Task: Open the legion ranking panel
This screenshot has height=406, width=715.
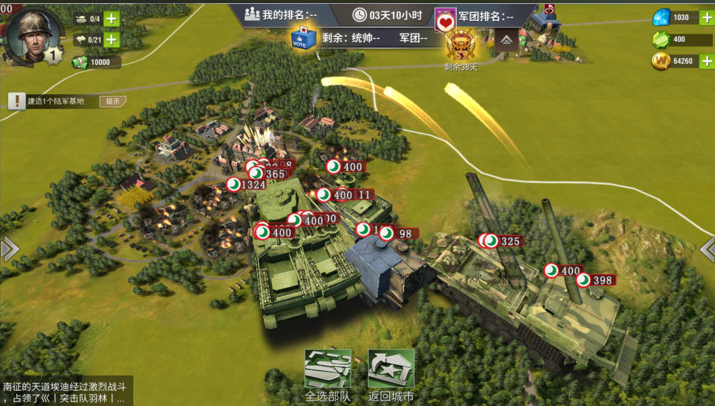Action: 485,16
